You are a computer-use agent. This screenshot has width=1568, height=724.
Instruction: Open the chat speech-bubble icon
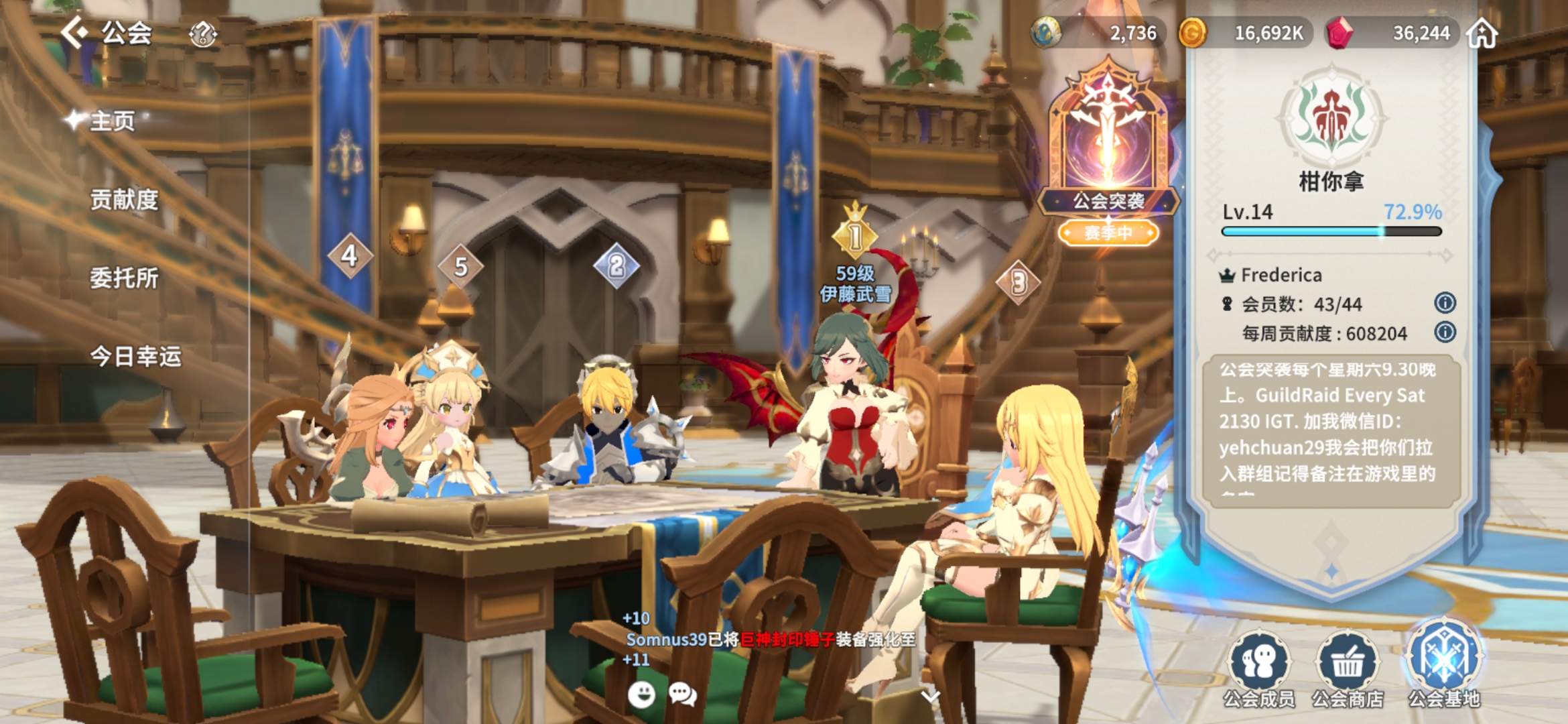683,695
